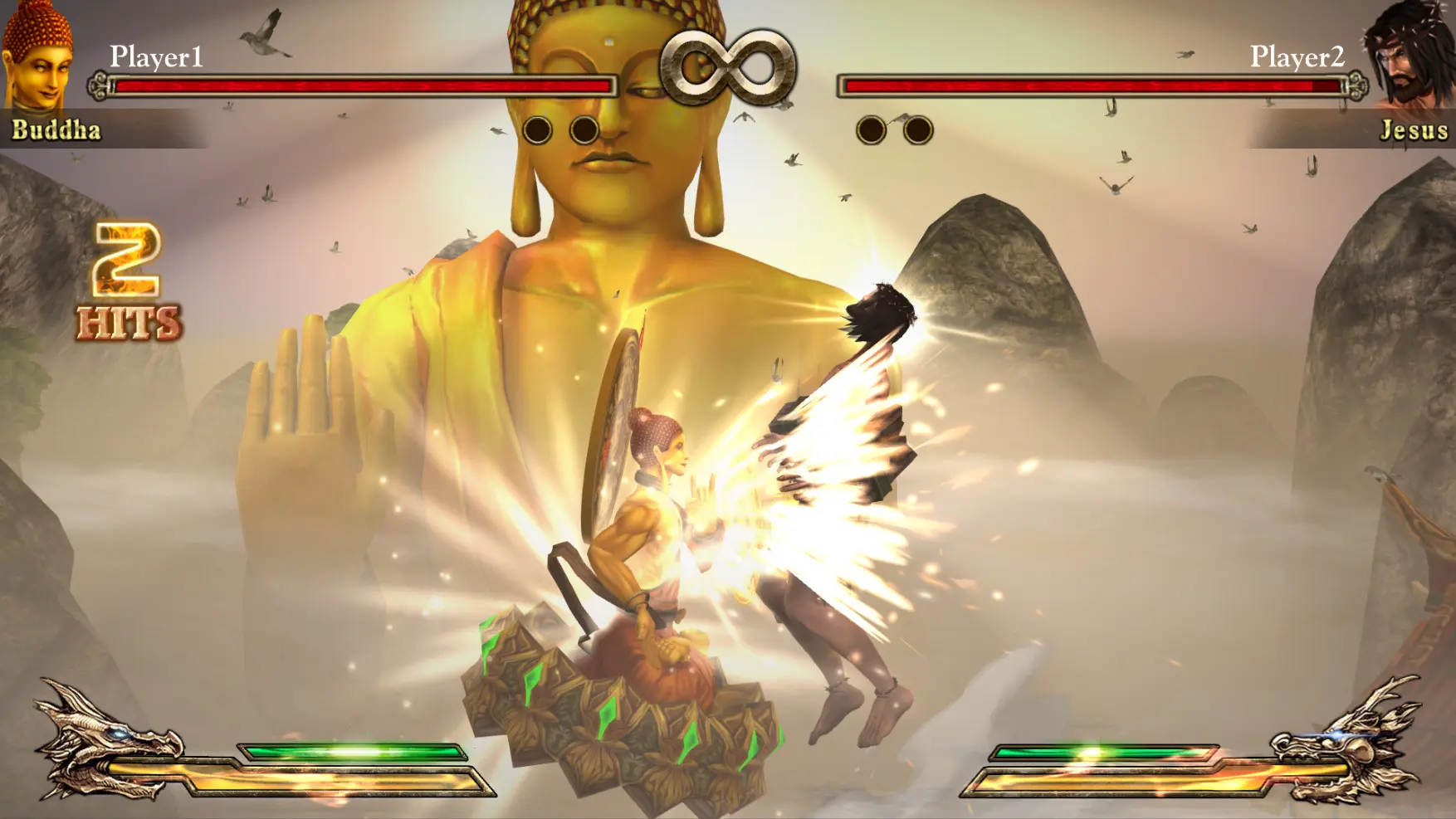Click the left dragon head meter ornament
This screenshot has width=1456, height=819.
coord(100,743)
